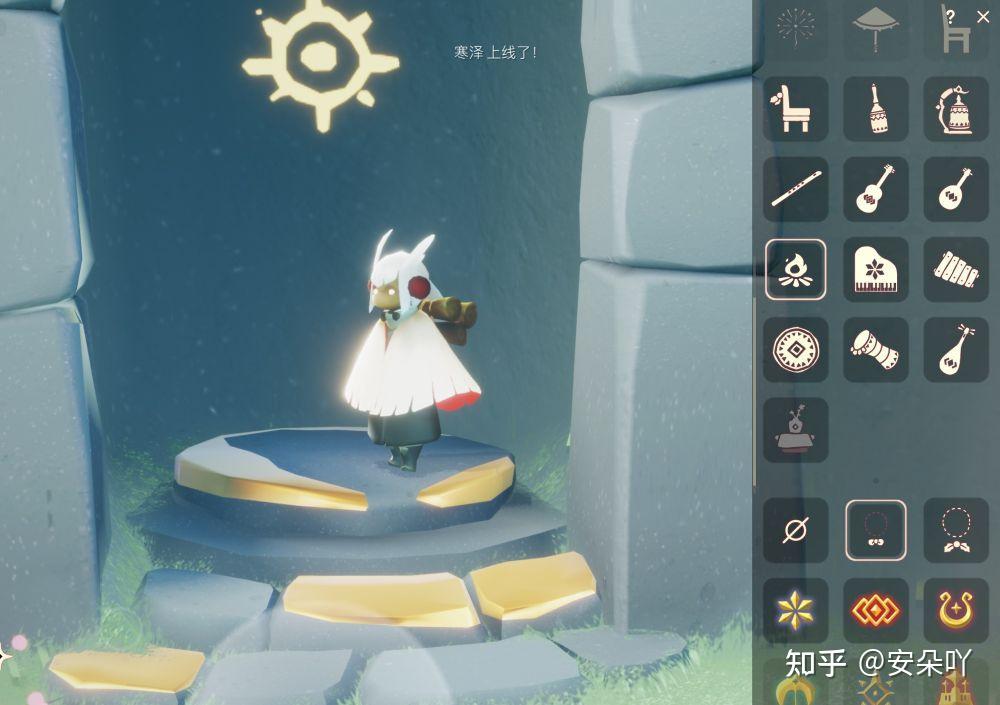
Task: Close the prop selection panel
Action: point(983,17)
